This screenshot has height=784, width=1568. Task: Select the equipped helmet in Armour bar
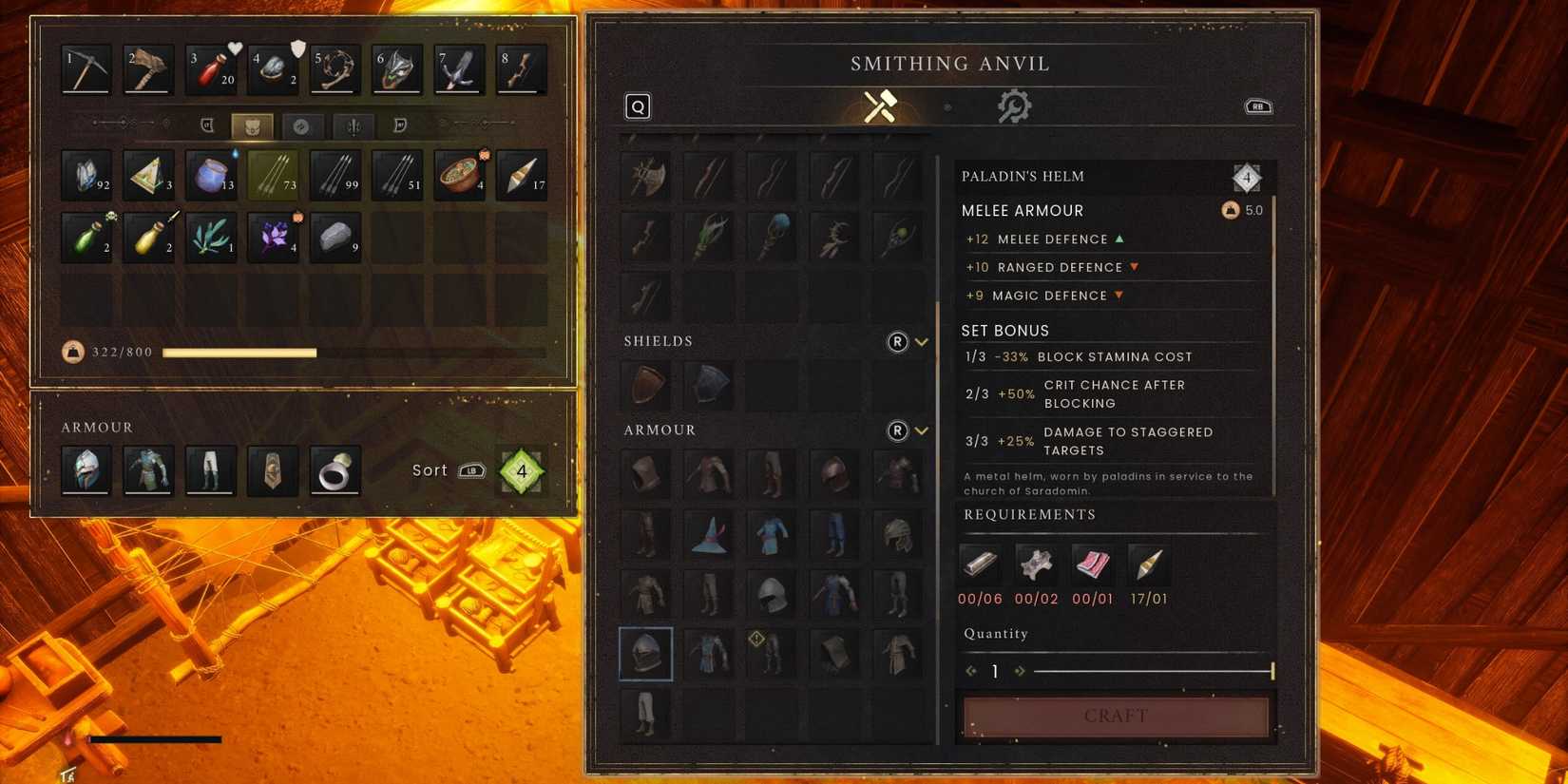click(86, 470)
